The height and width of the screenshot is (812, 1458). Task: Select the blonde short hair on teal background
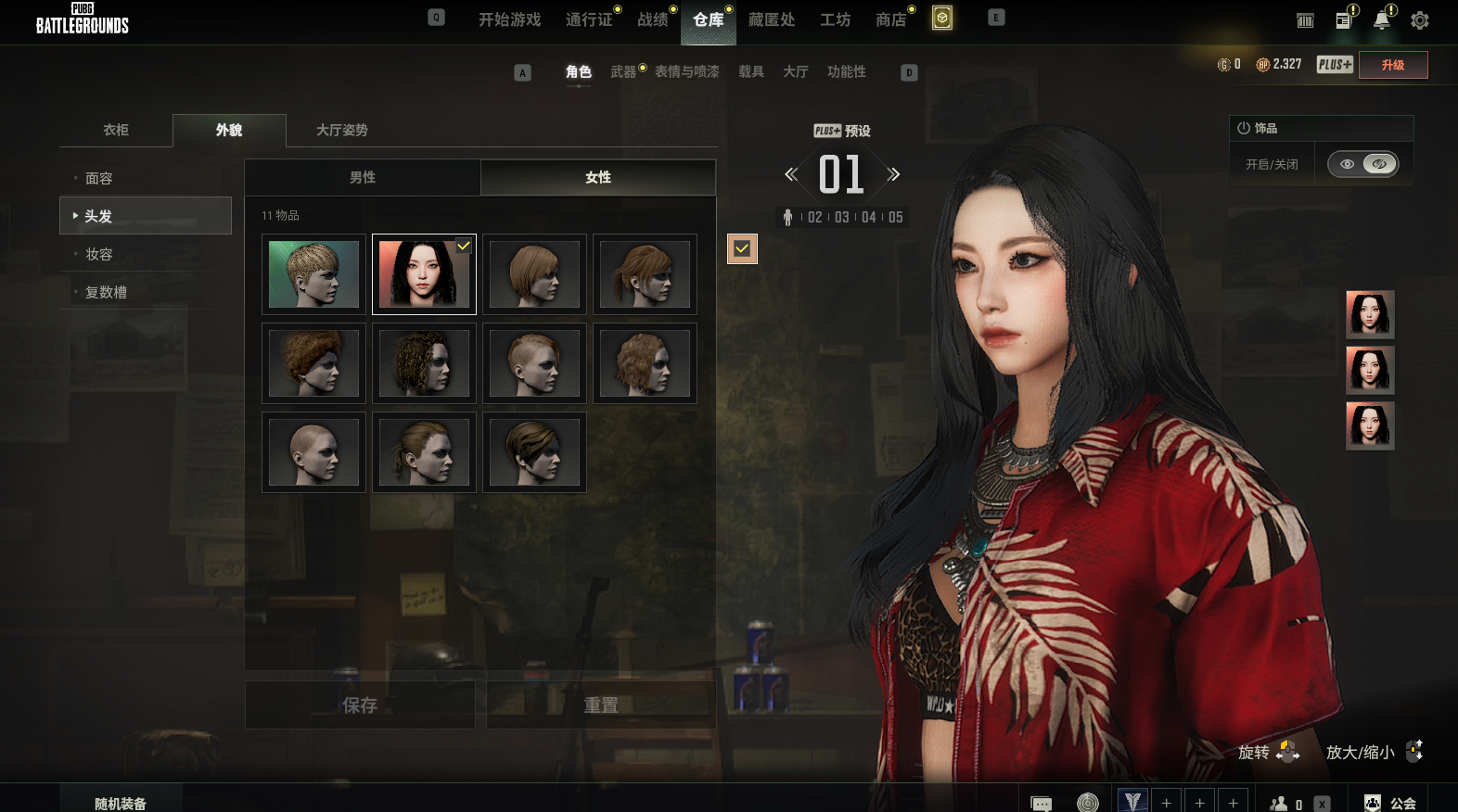pyautogui.click(x=313, y=274)
